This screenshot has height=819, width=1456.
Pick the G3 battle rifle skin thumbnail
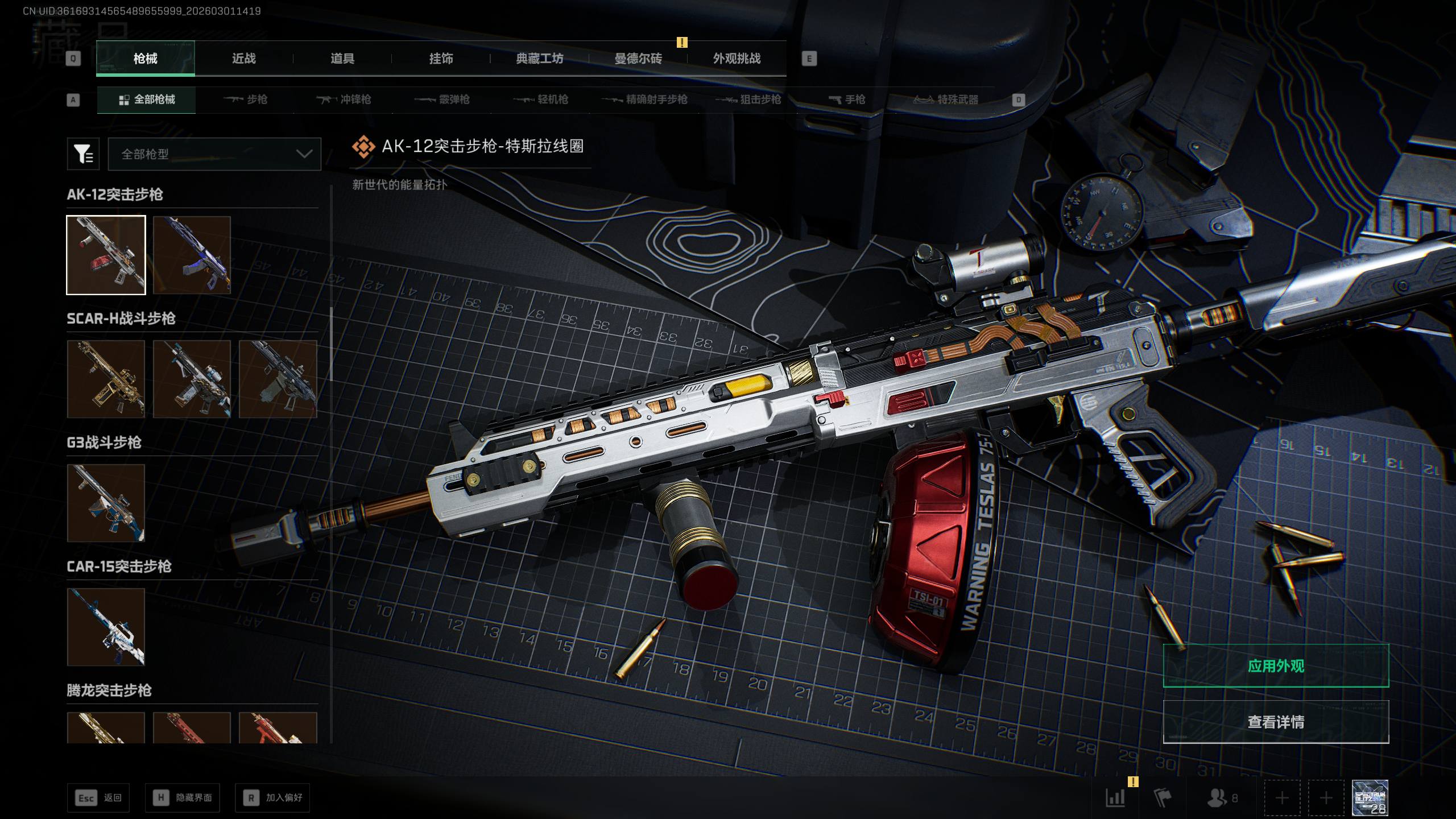[106, 503]
